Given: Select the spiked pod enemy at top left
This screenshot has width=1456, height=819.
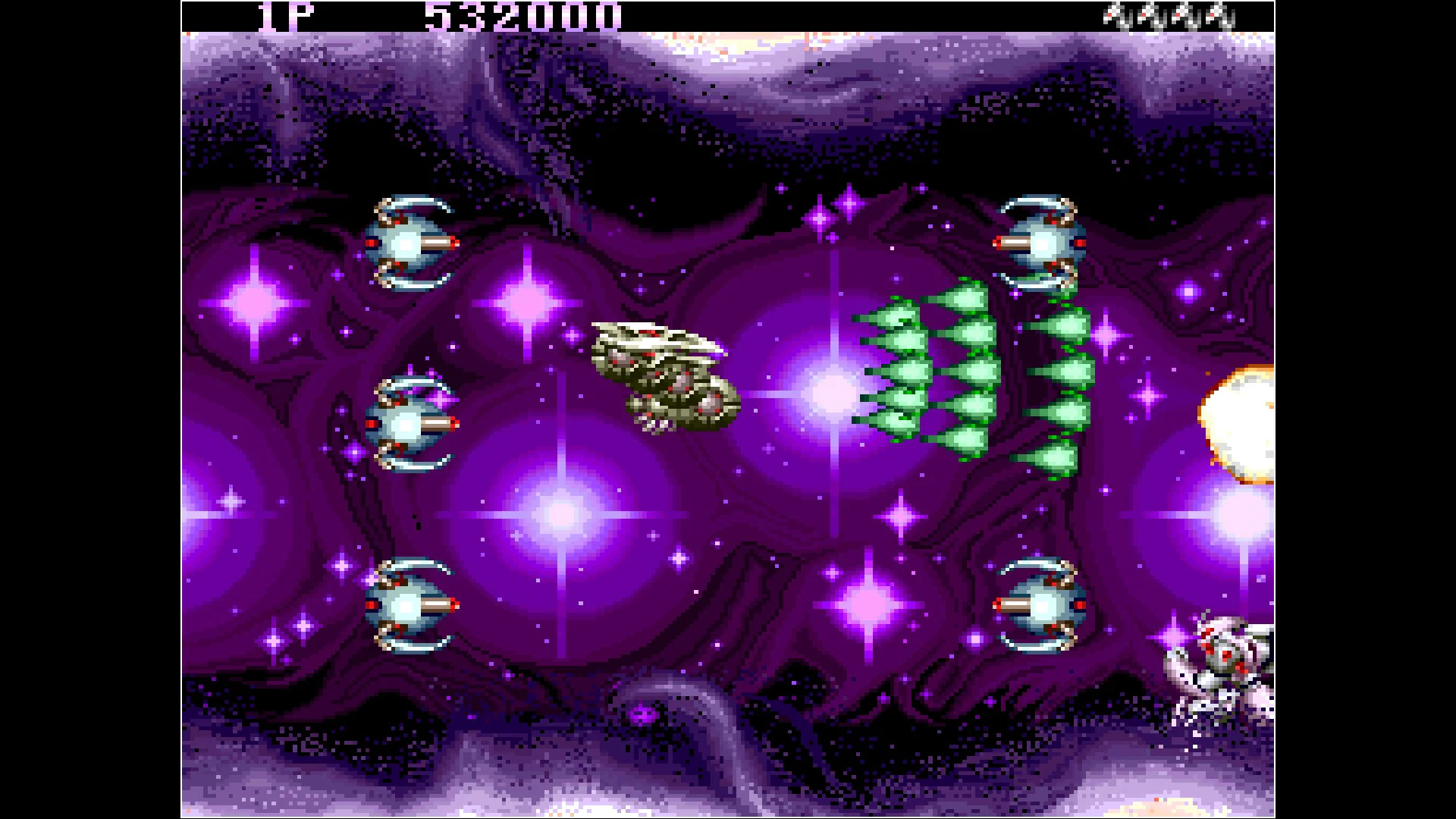Looking at the screenshot, I should click(409, 243).
